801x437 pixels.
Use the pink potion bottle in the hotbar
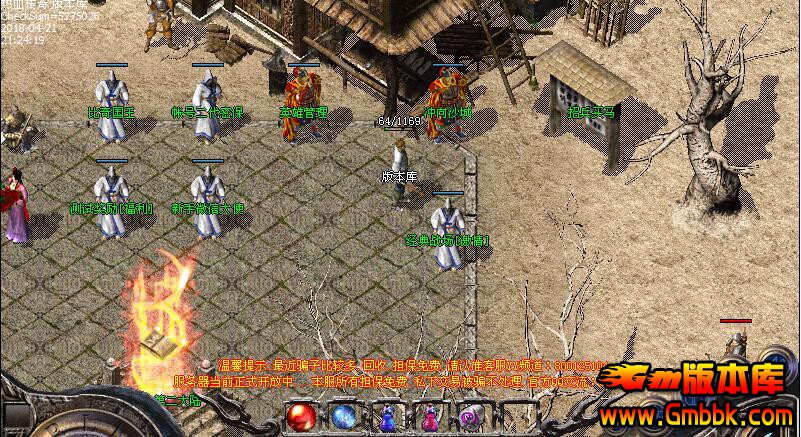tap(430, 417)
